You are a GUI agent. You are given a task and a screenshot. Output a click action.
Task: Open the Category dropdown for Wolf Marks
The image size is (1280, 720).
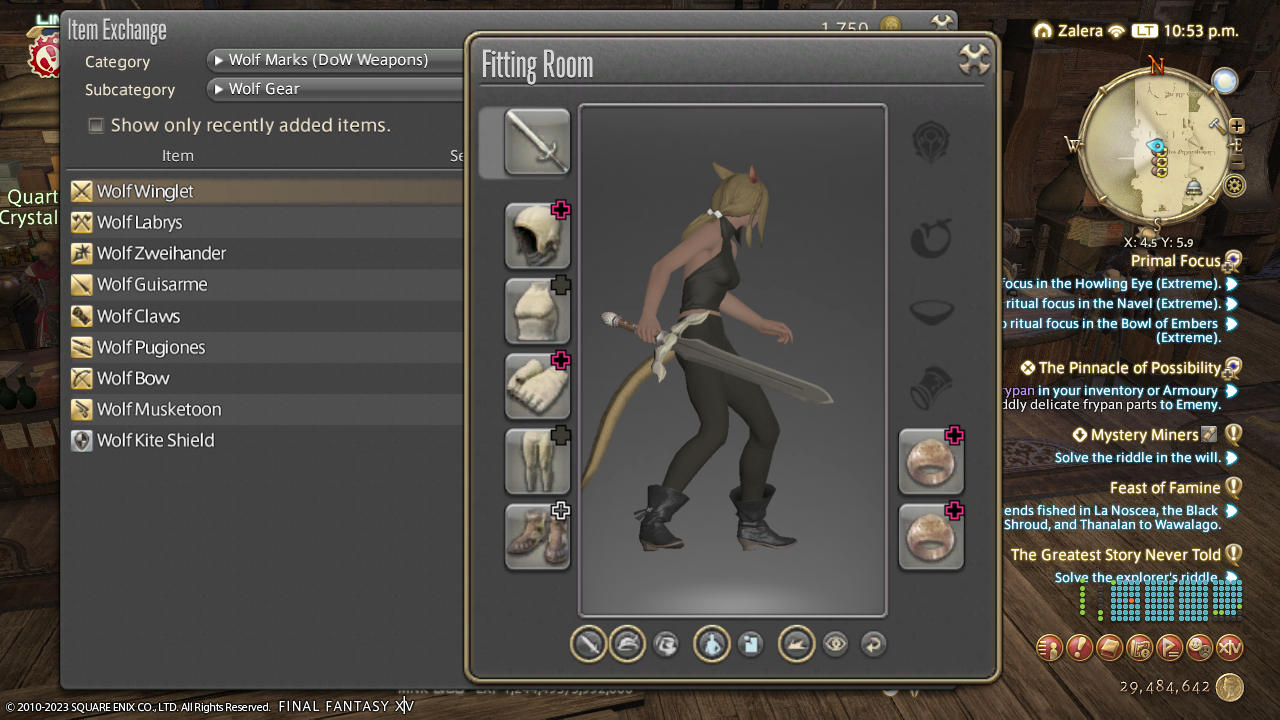[335, 60]
